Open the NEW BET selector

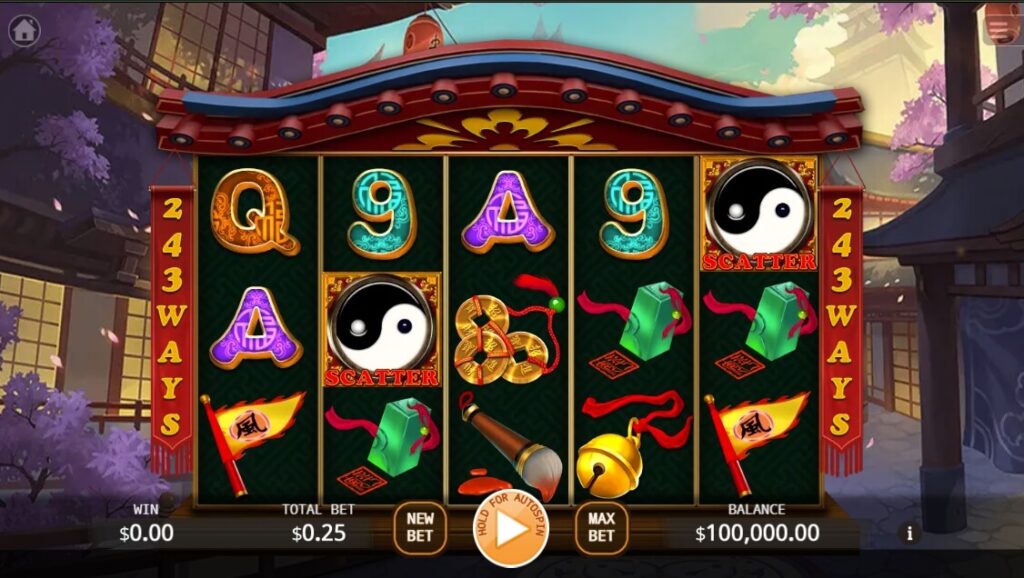(420, 527)
